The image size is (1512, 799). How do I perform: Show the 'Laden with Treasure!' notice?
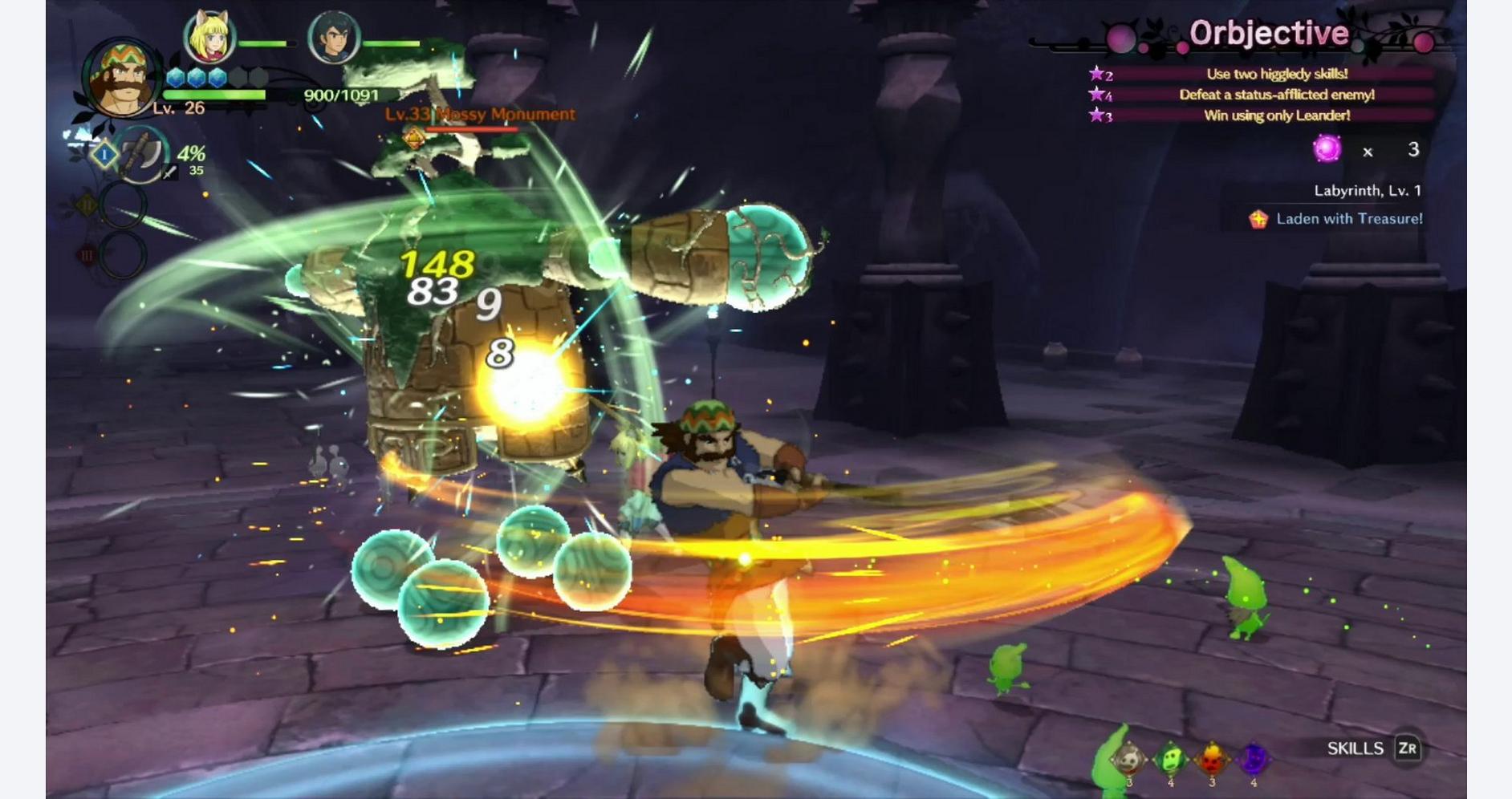pos(1348,218)
